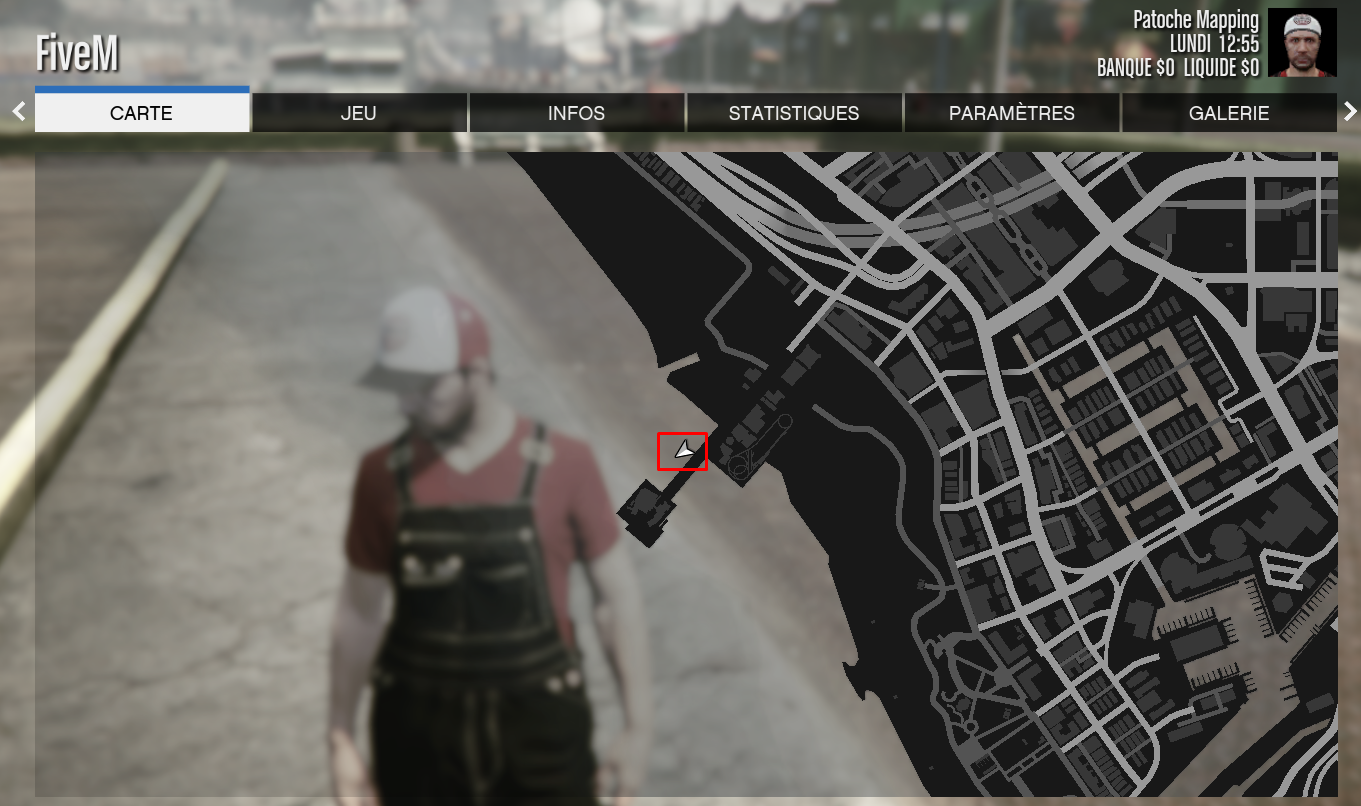Image resolution: width=1361 pixels, height=806 pixels.
Task: Select the player arrow marker on the map
Action: (x=683, y=452)
